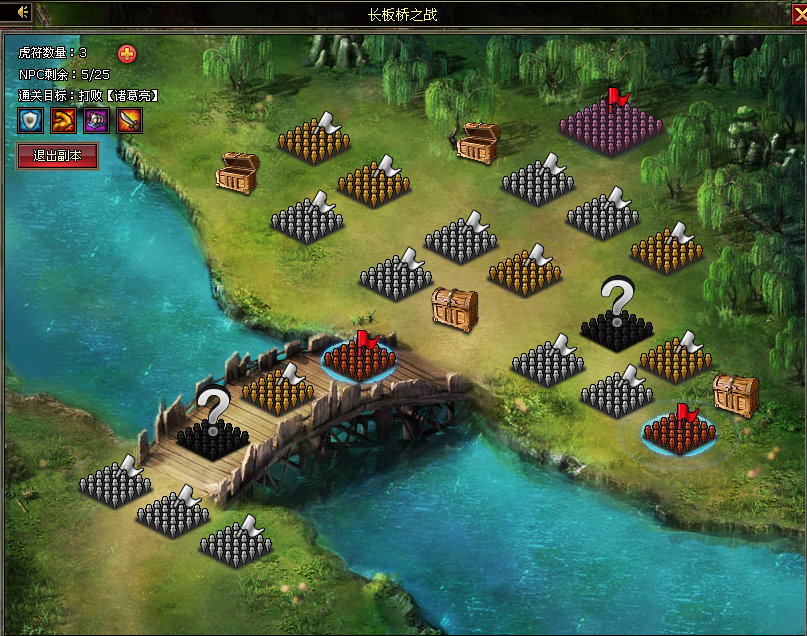Open the treasure chest beside the purple army
This screenshot has height=636, width=807.
click(x=478, y=143)
